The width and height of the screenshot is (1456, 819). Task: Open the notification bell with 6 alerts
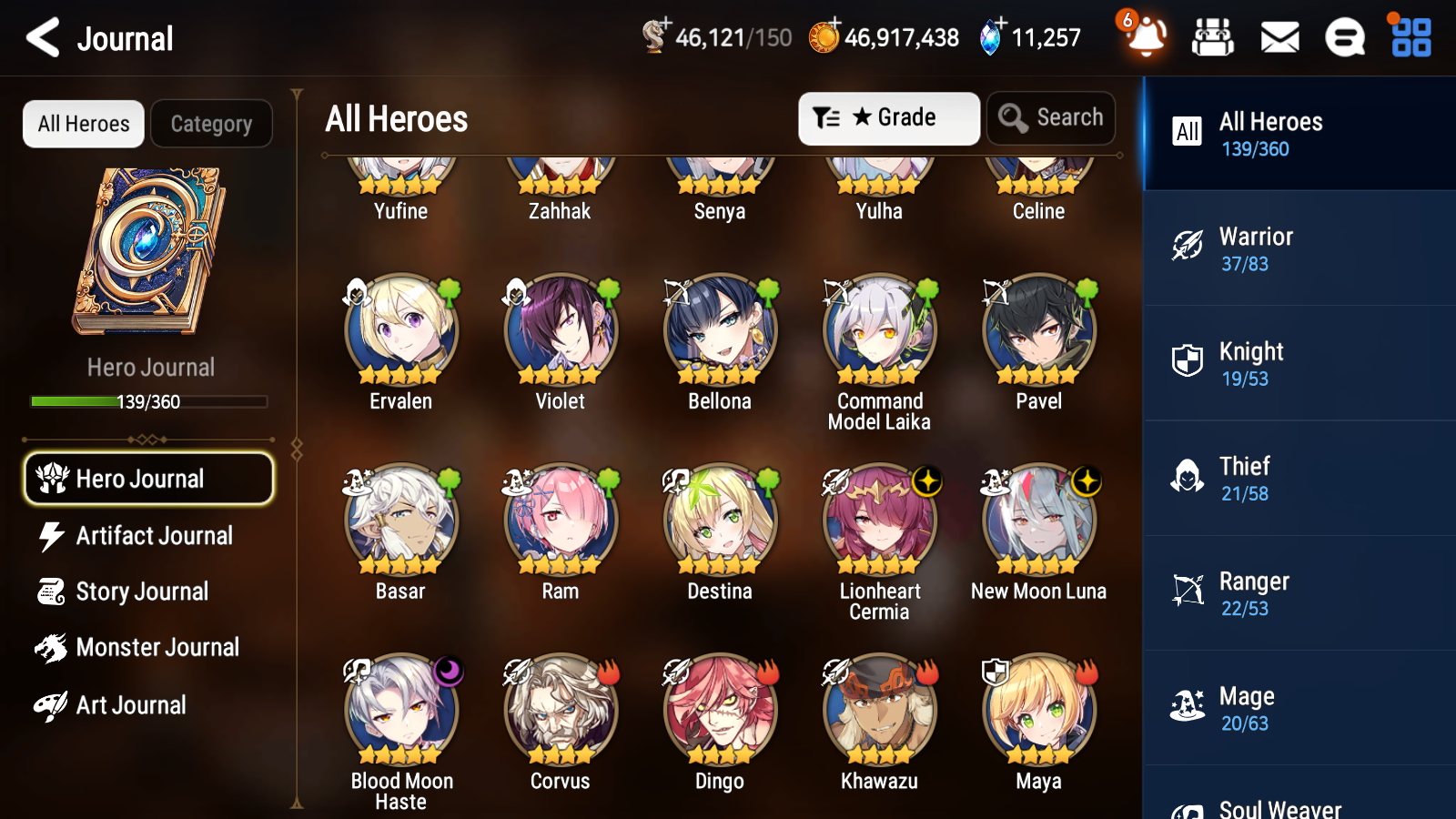(1145, 37)
